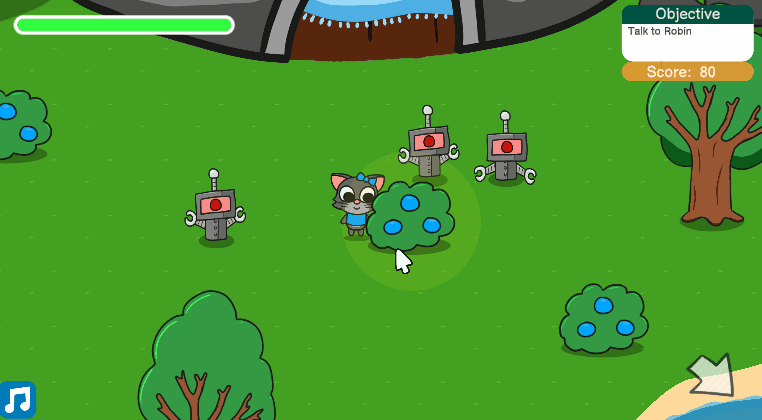Toggle the music note button
Image resolution: width=762 pixels, height=420 pixels.
click(18, 400)
